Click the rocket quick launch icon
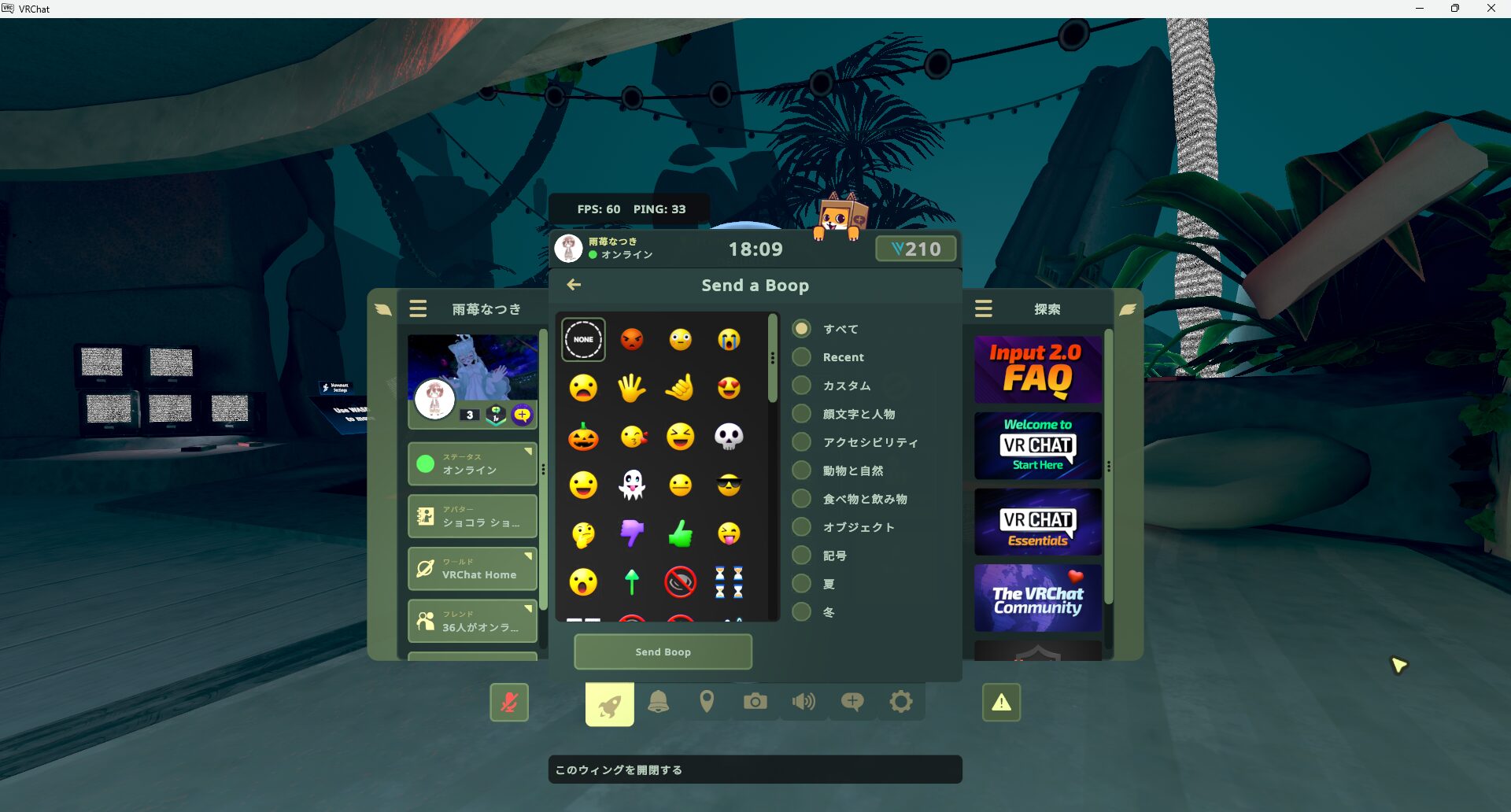The image size is (1511, 812). [x=609, y=703]
